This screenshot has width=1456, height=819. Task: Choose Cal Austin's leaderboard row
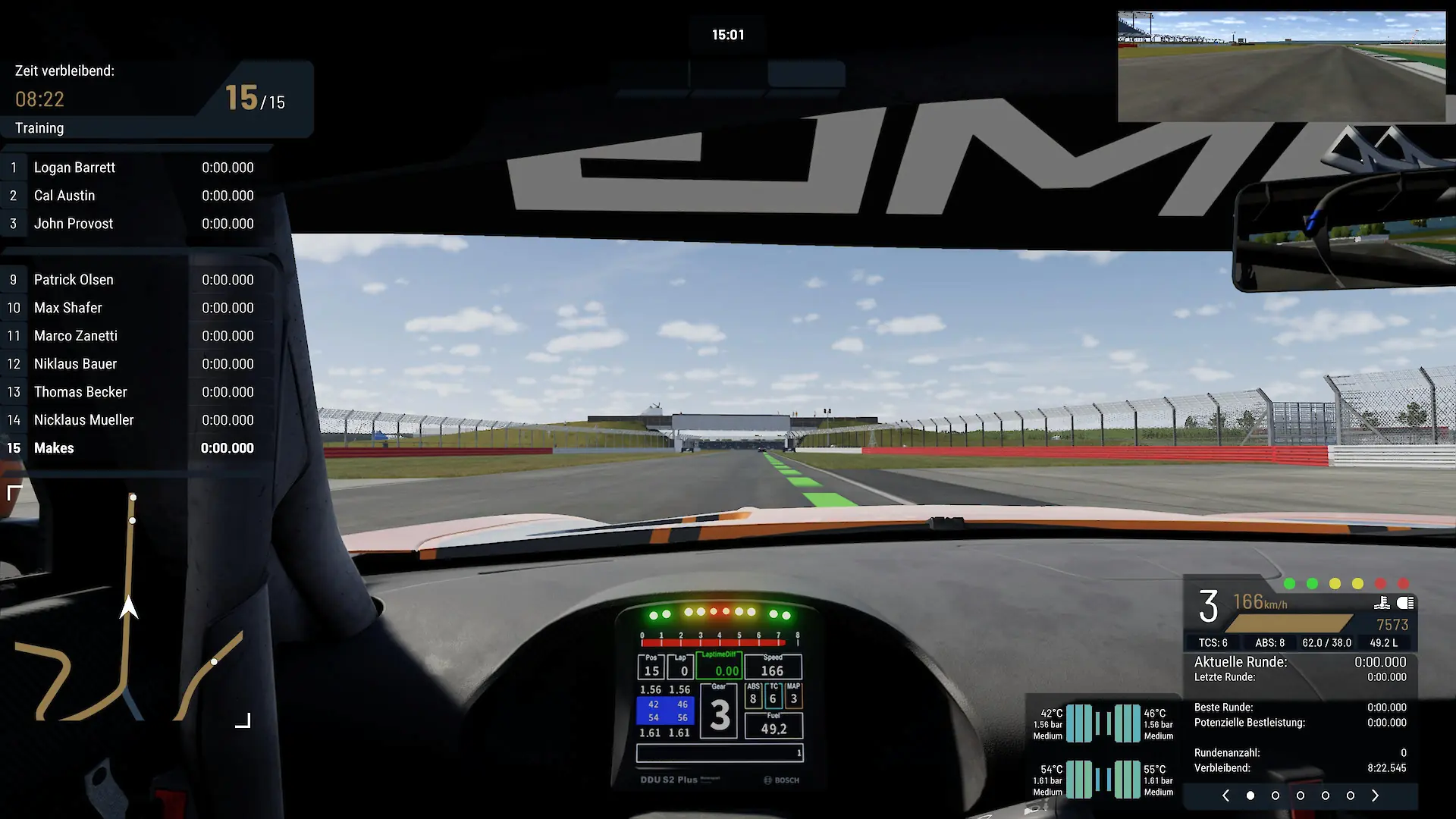(x=136, y=196)
